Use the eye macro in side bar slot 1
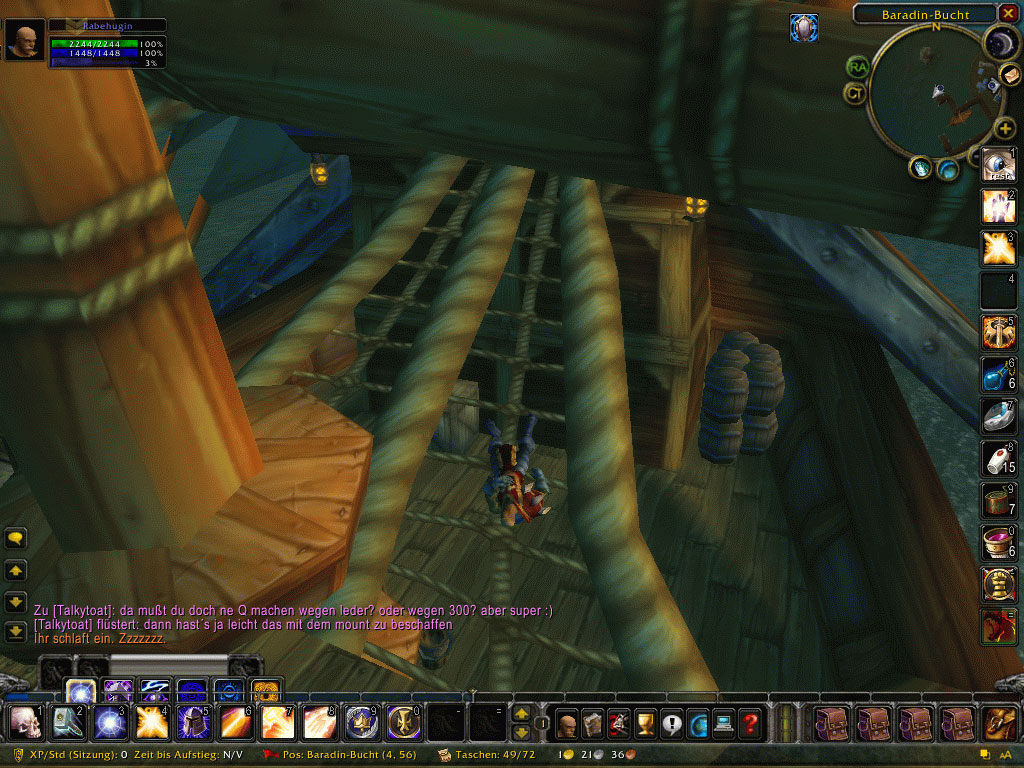 [998, 164]
